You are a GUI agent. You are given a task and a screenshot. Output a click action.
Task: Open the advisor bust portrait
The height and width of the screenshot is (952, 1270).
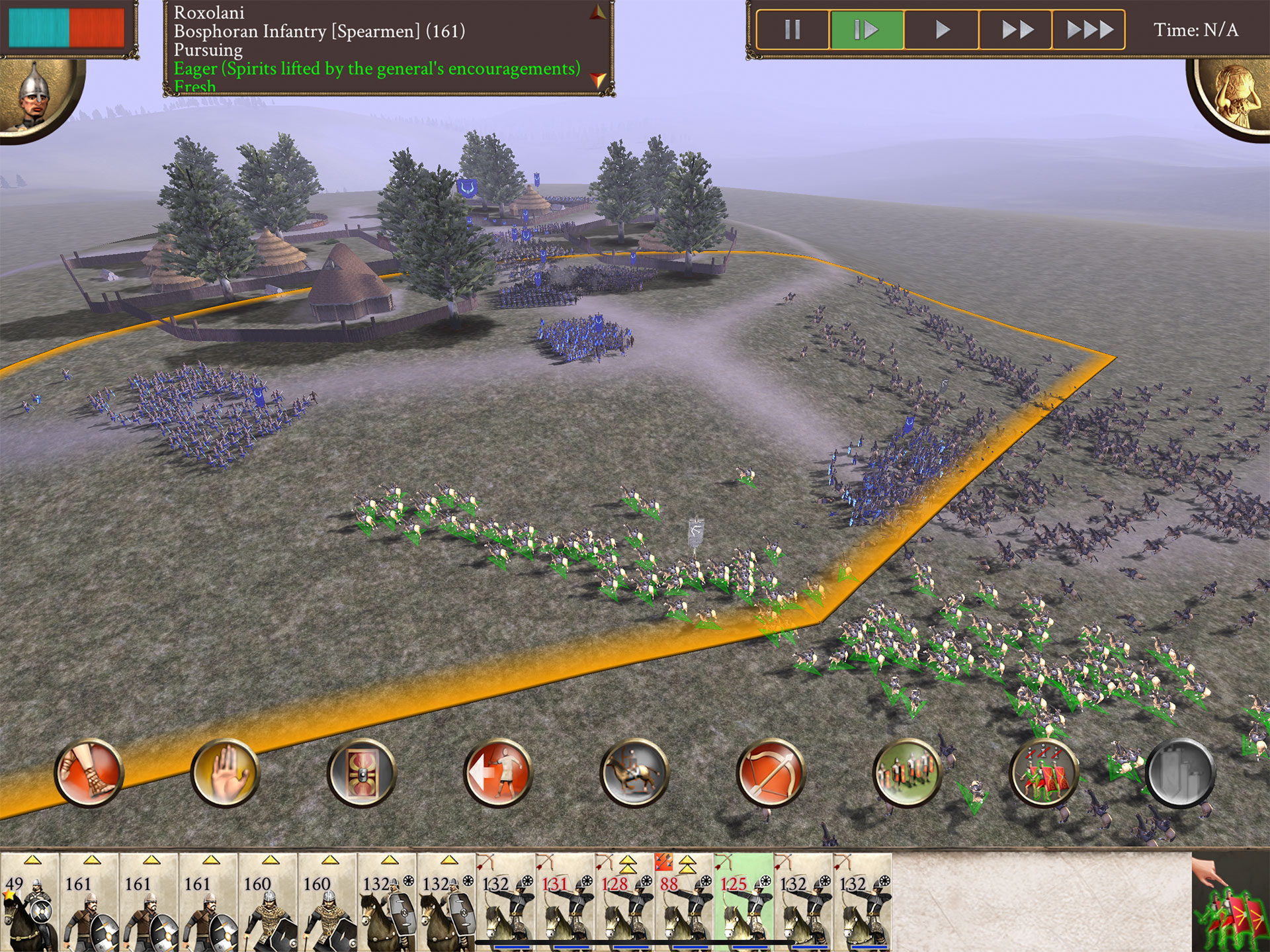click(1236, 96)
